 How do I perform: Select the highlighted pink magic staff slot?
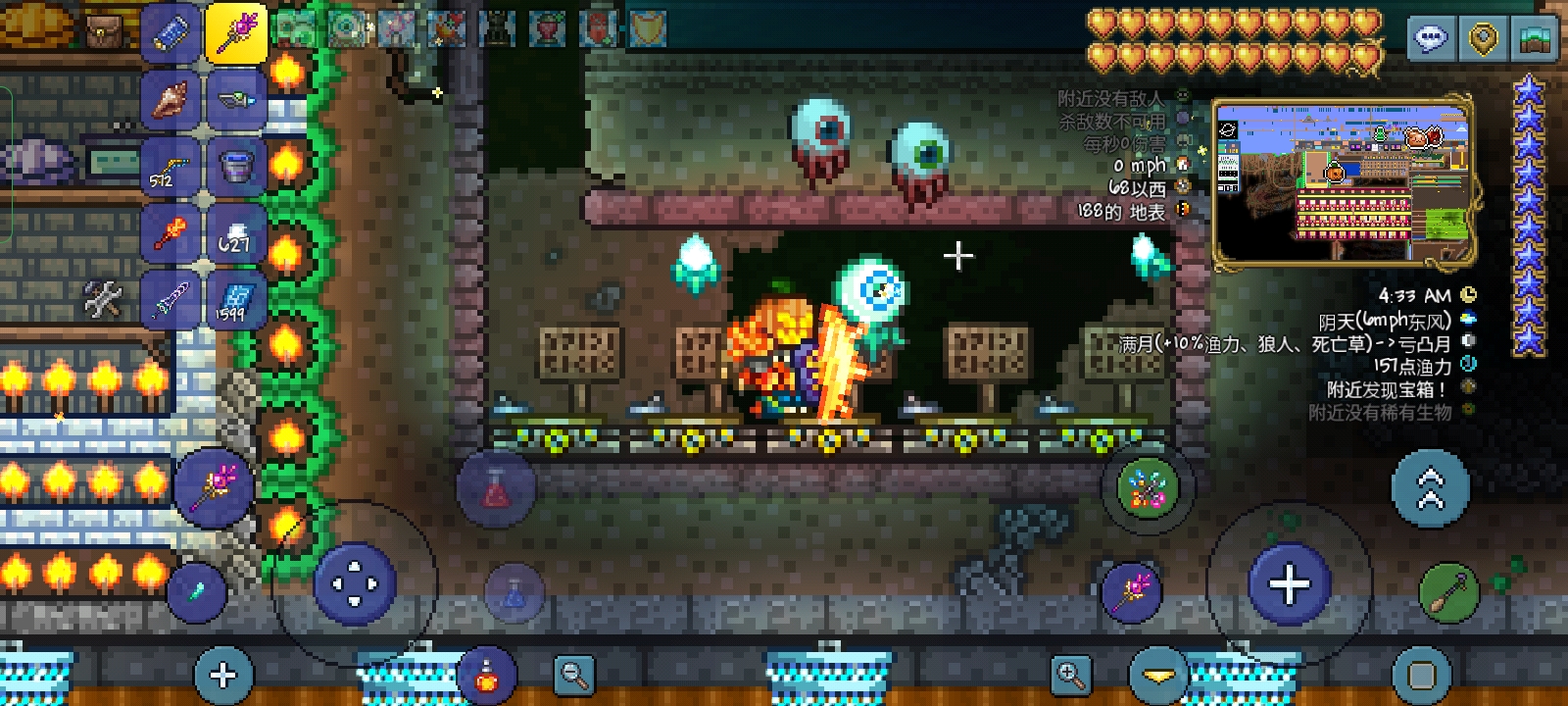(x=236, y=32)
